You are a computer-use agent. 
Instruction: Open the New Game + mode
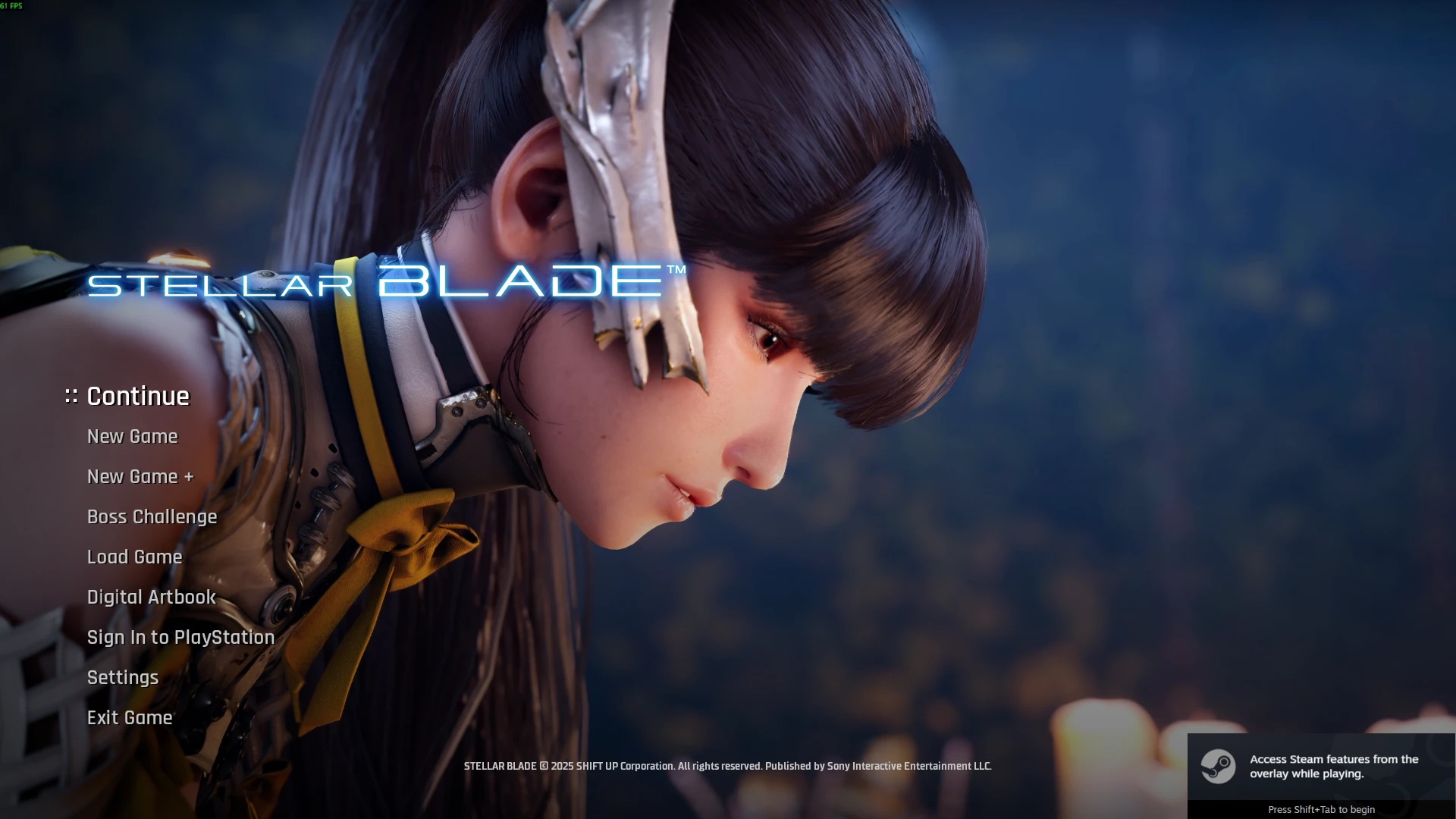[x=140, y=476]
